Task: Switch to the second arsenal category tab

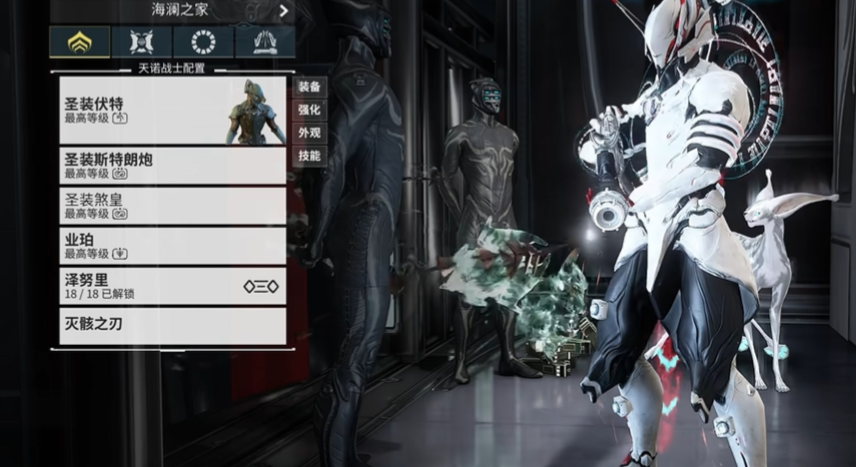Action: click(141, 41)
